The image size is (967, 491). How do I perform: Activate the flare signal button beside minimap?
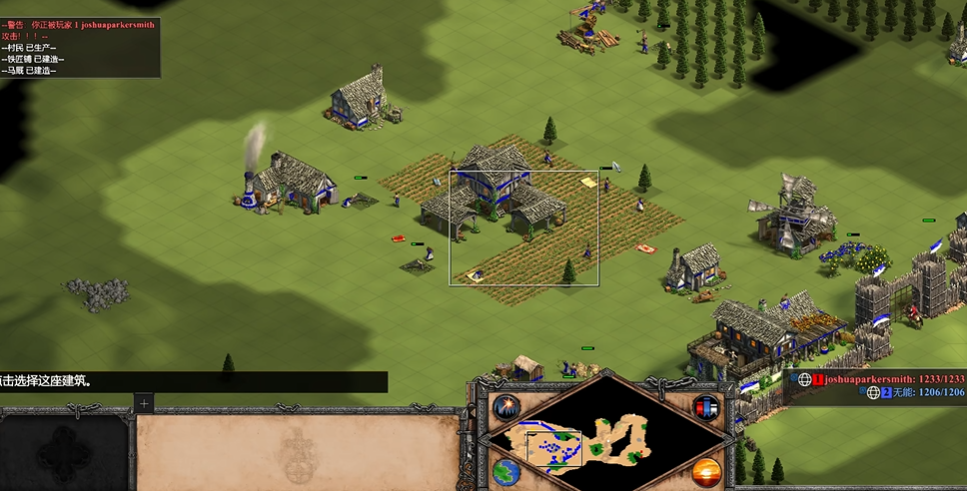(x=506, y=408)
